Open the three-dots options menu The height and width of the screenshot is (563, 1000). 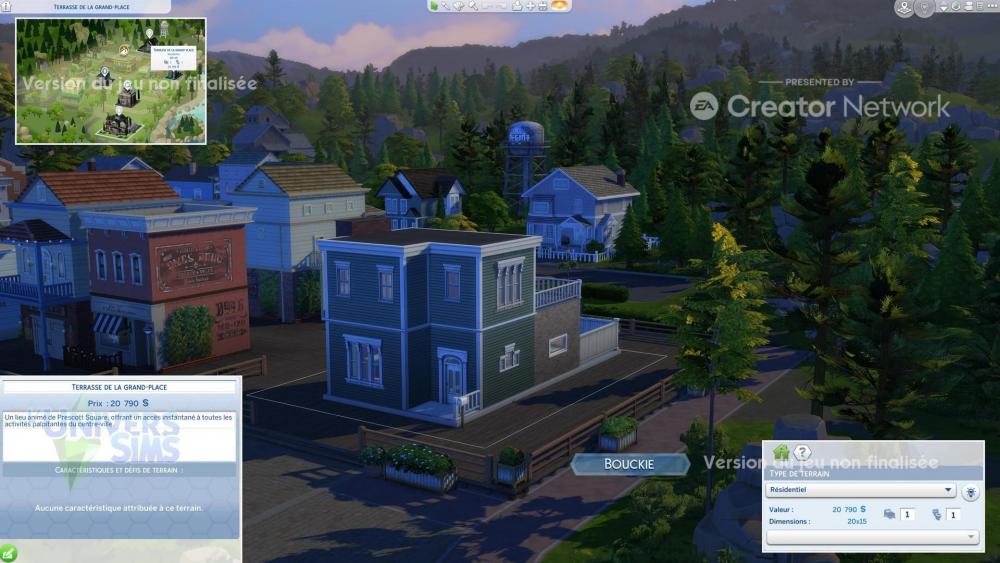pos(989,7)
